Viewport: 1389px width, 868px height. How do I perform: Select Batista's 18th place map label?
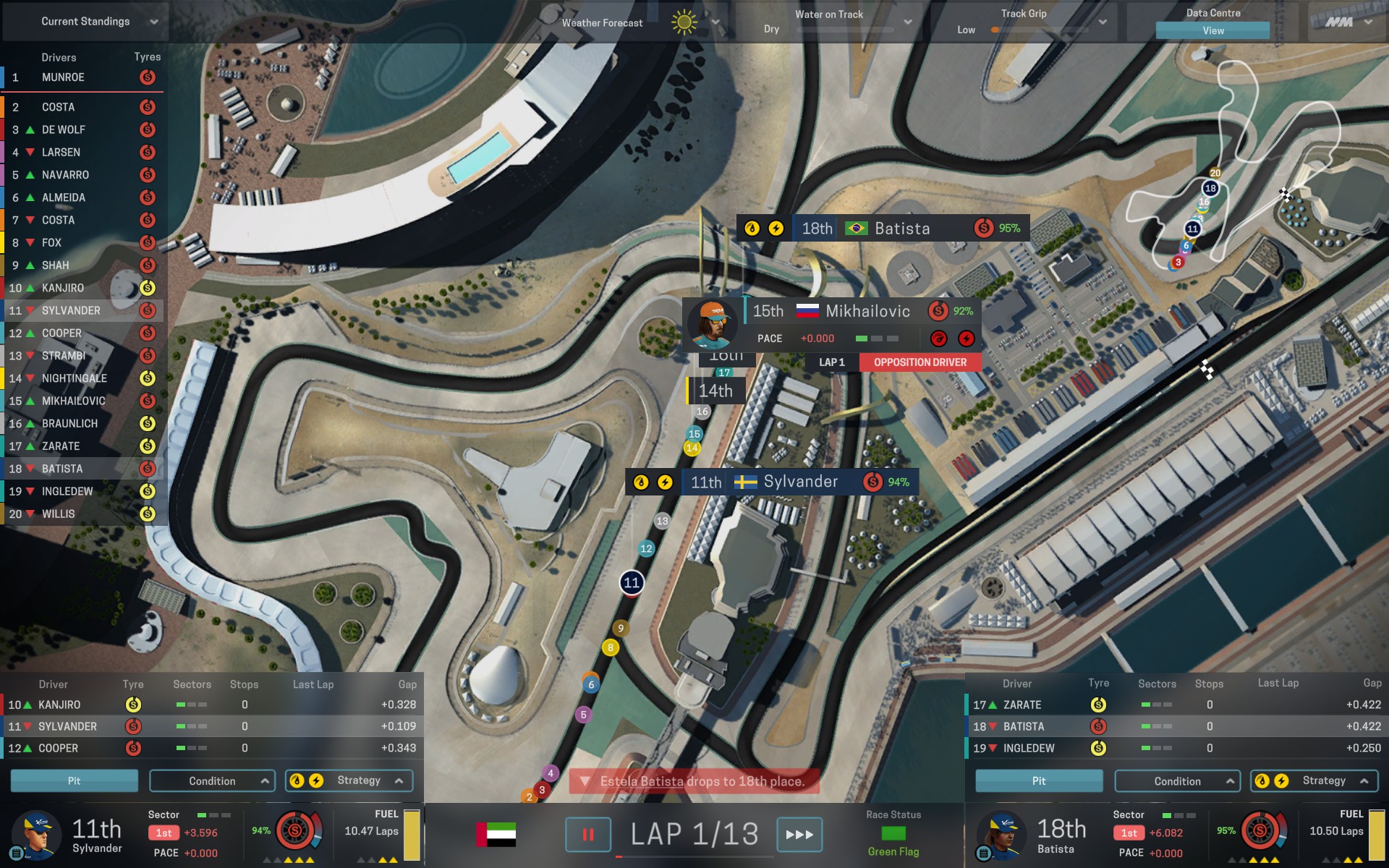(x=883, y=229)
